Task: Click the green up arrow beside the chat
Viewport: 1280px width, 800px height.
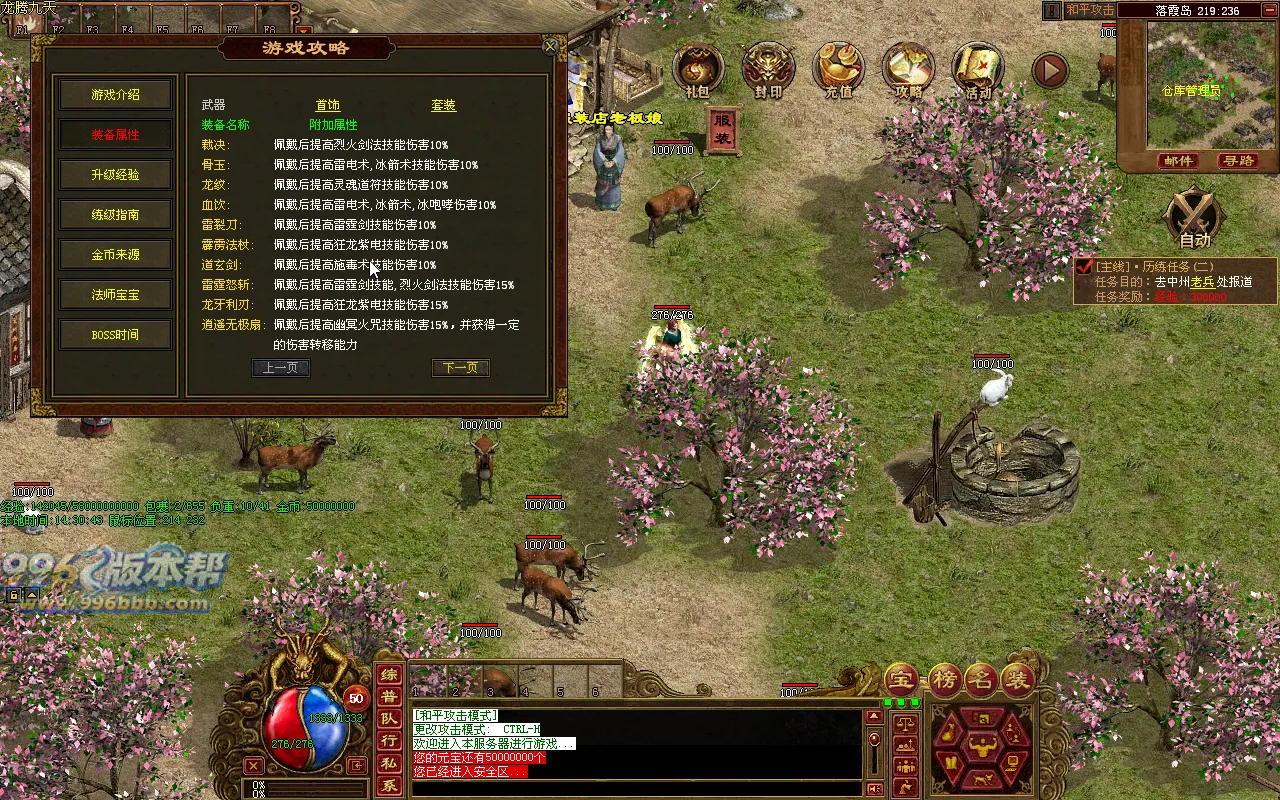Action: [x=874, y=716]
